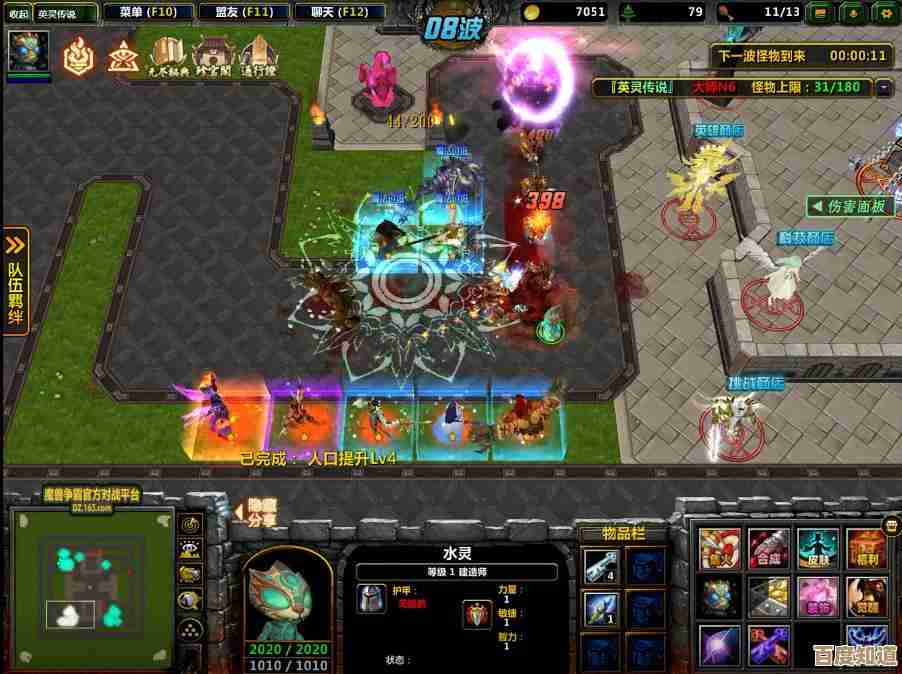Viewport: 902px width, 674px height.
Task: Open the 伤害面板 damage panel
Action: 850,207
